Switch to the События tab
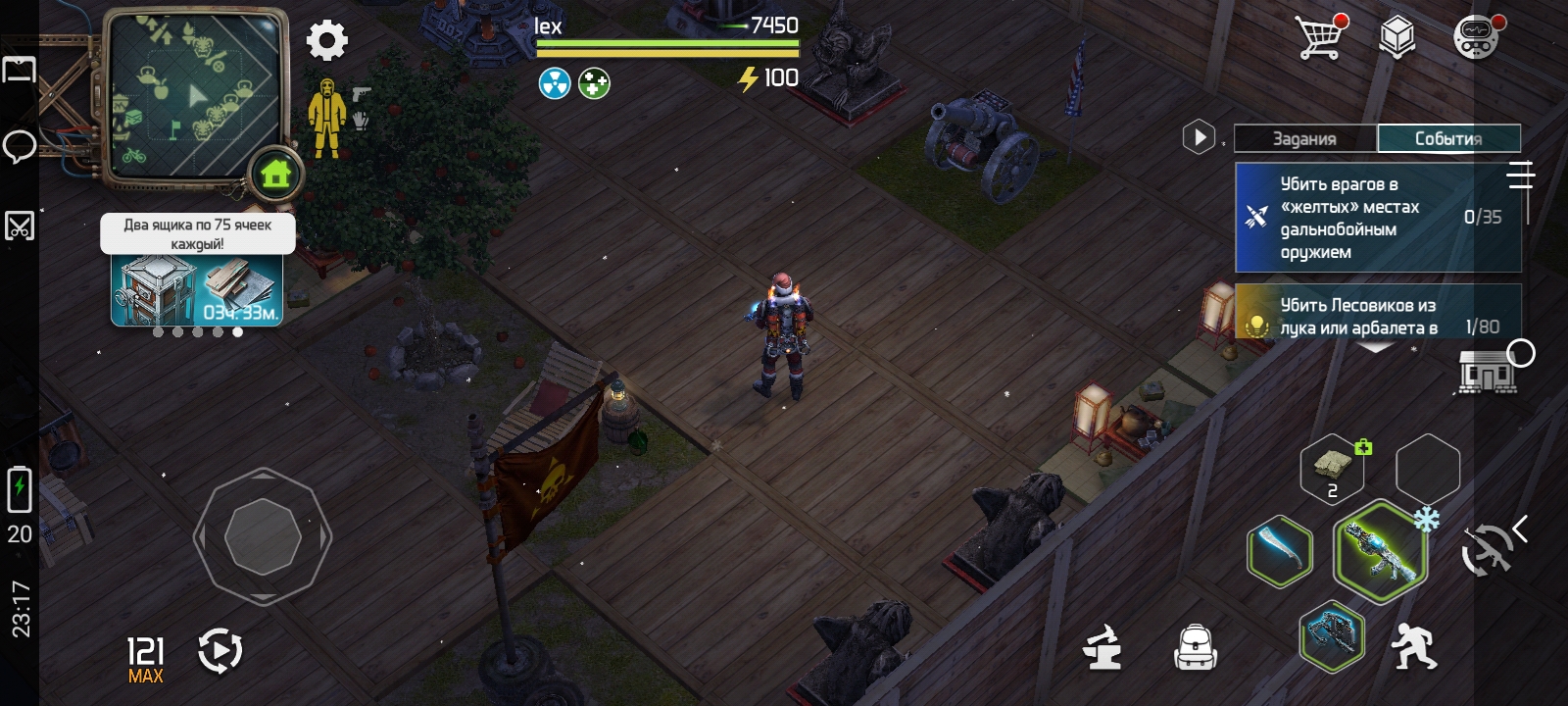Viewport: 1568px width, 706px height. [x=1448, y=138]
